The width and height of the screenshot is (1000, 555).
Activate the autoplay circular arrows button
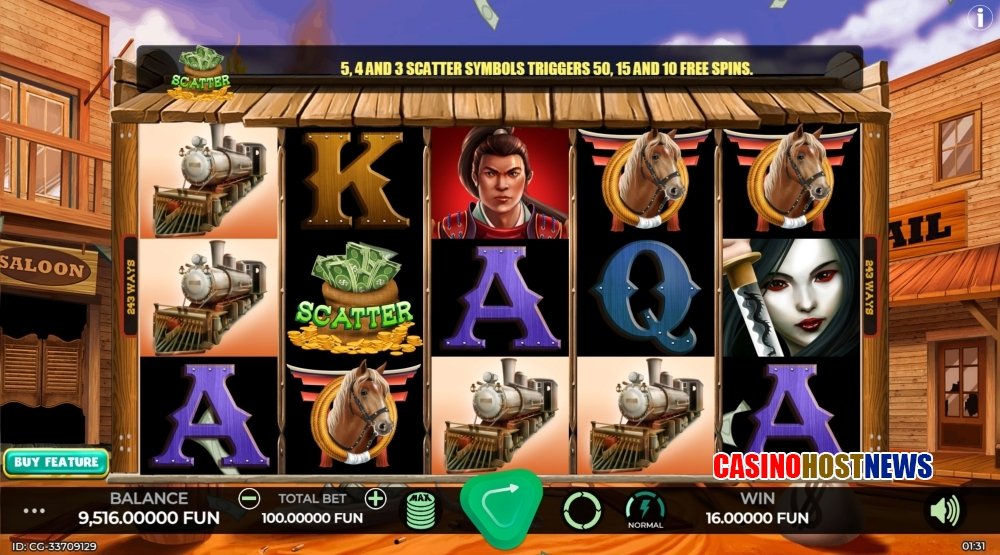[x=582, y=510]
